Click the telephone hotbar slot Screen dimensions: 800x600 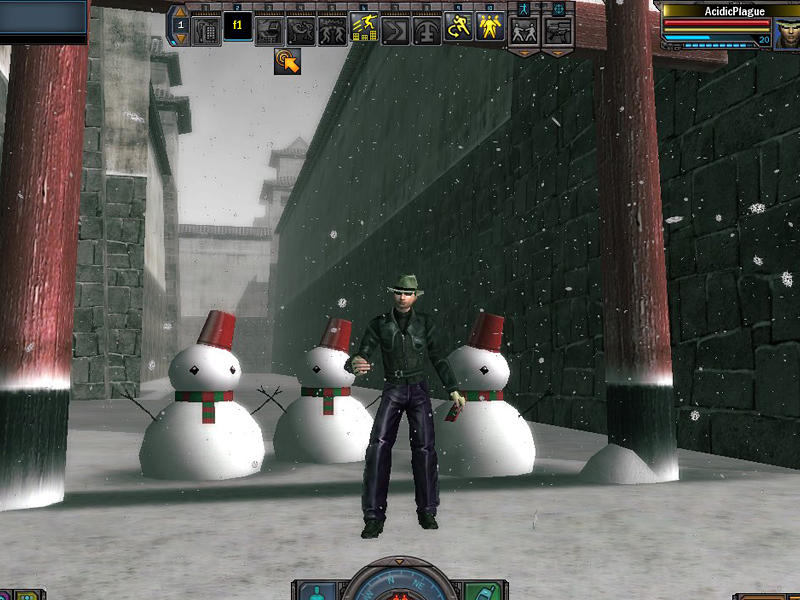click(206, 30)
